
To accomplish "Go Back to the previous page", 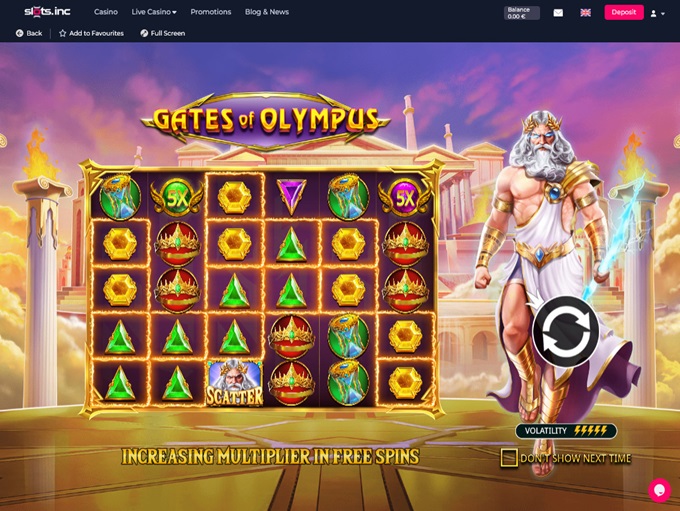I will coord(29,33).
